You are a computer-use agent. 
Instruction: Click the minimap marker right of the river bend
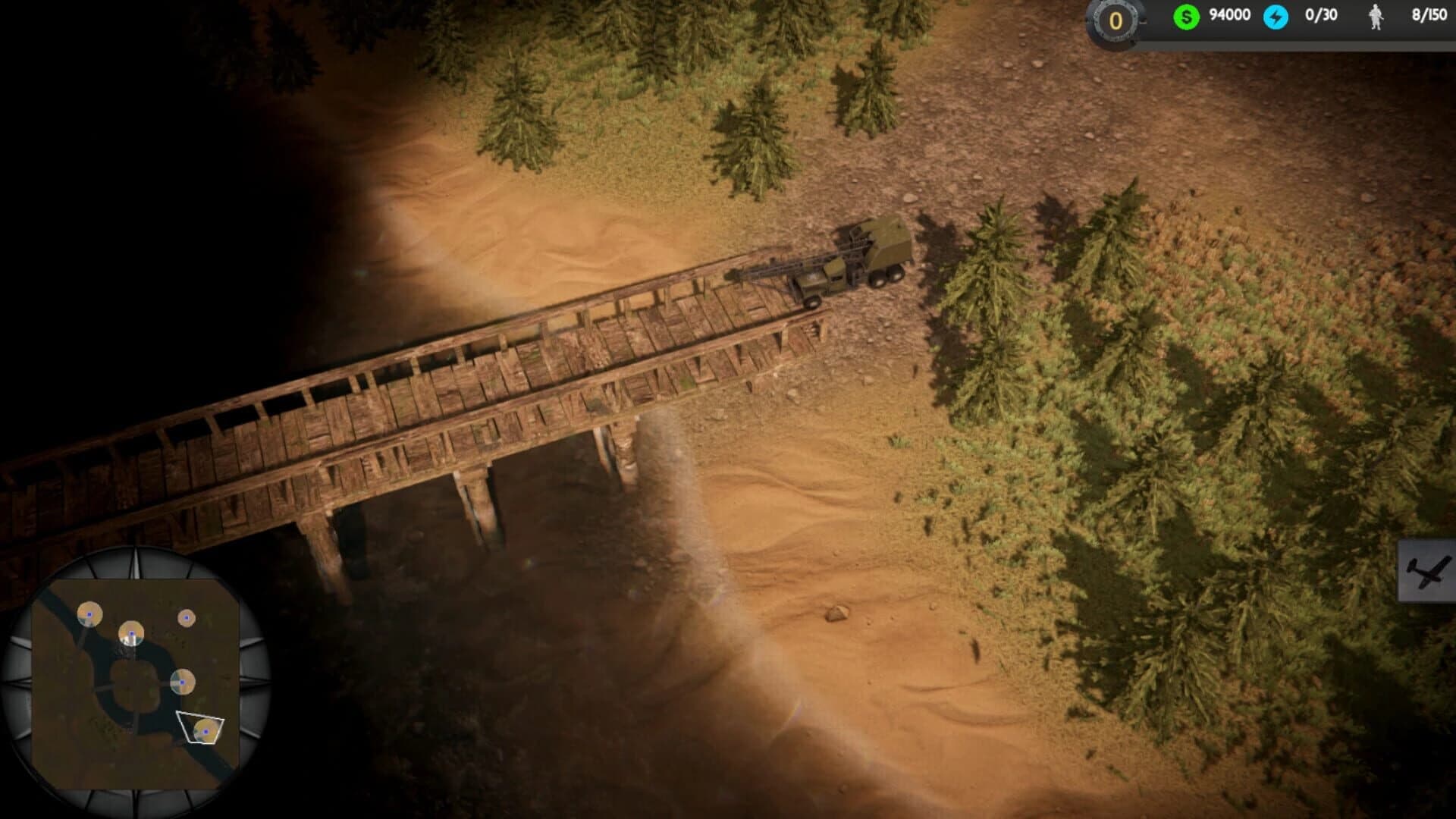click(182, 681)
